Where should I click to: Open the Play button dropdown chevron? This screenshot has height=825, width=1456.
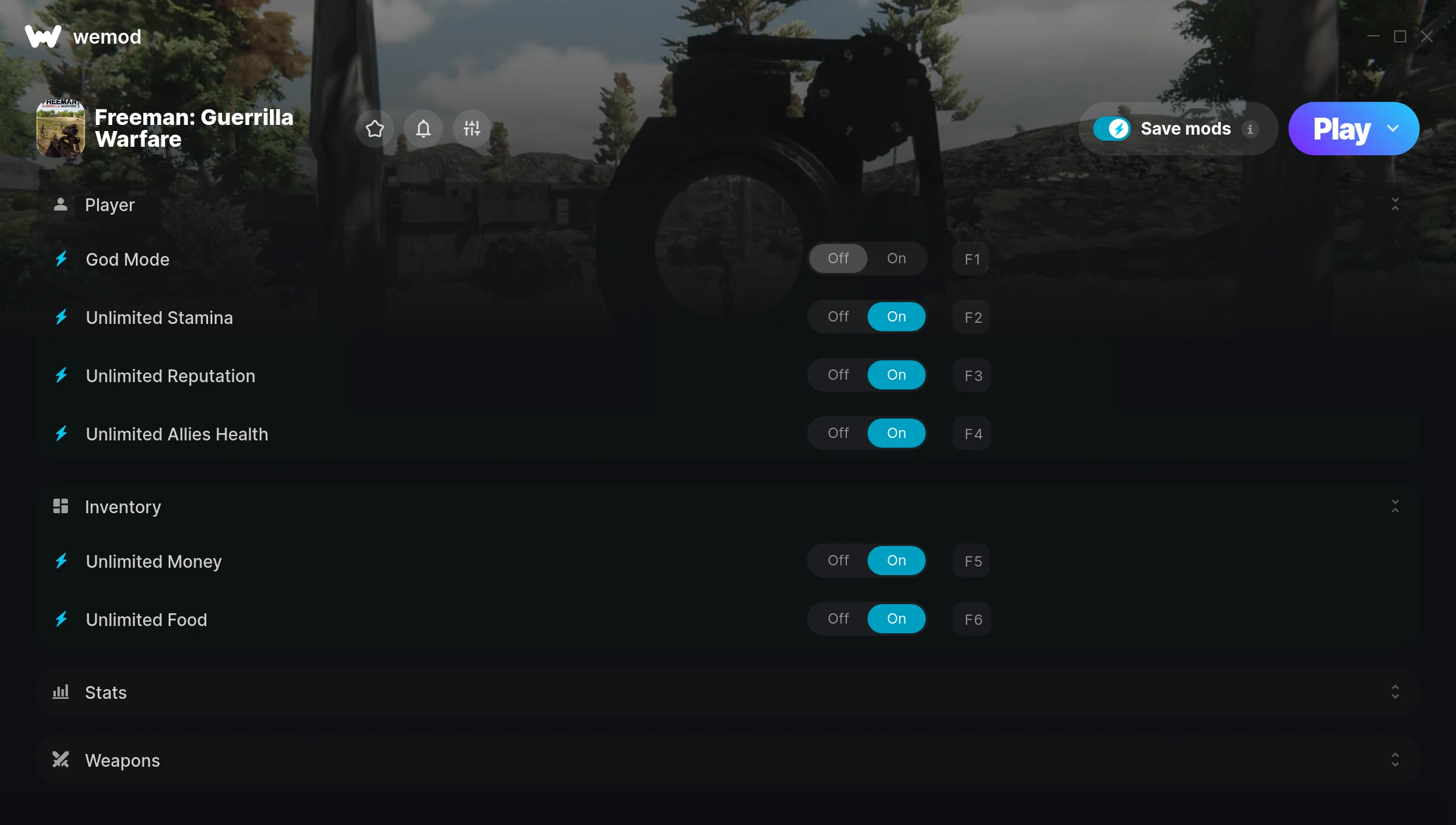(1393, 129)
